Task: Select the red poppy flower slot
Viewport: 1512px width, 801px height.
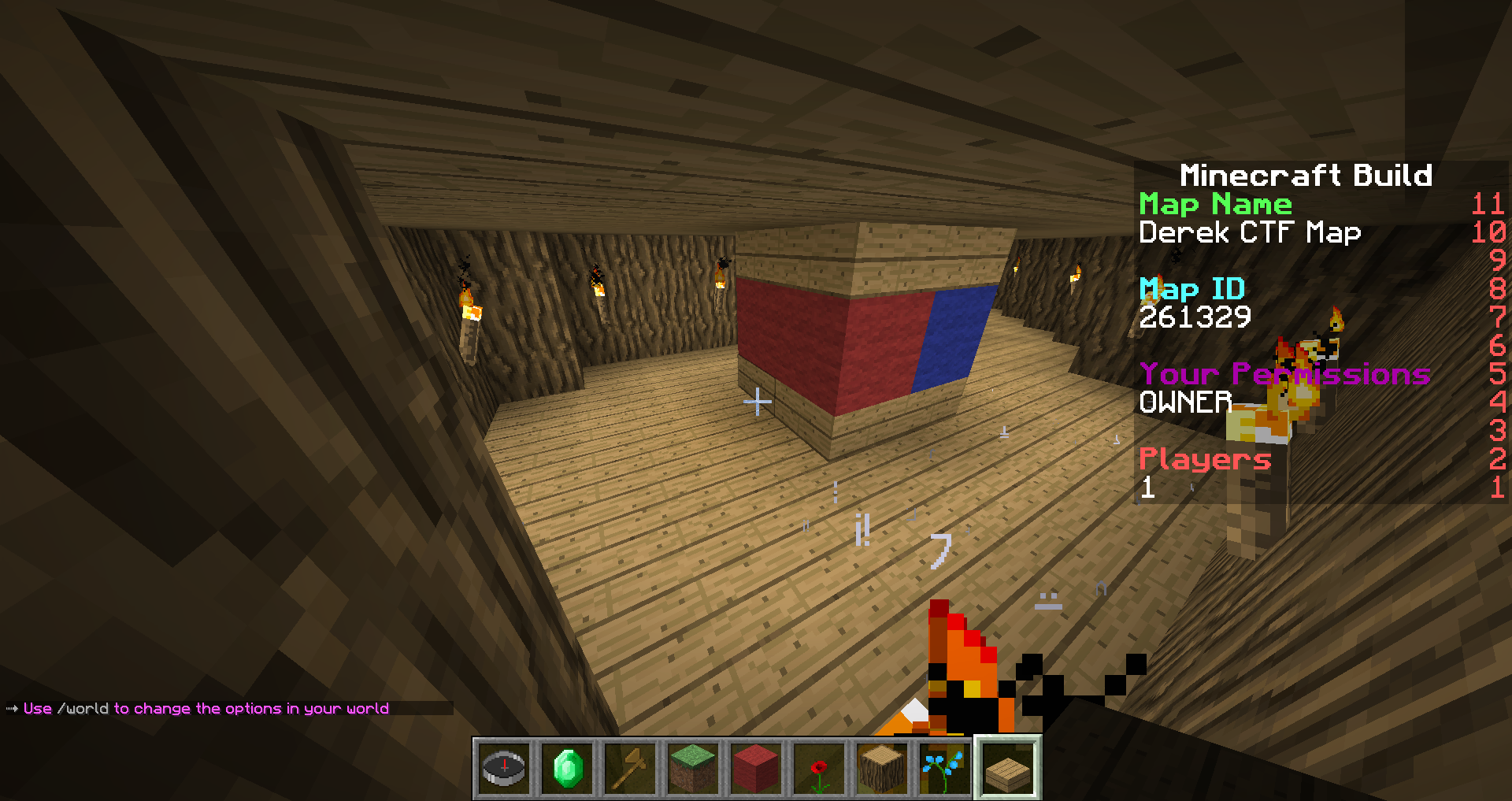Action: coord(819,768)
